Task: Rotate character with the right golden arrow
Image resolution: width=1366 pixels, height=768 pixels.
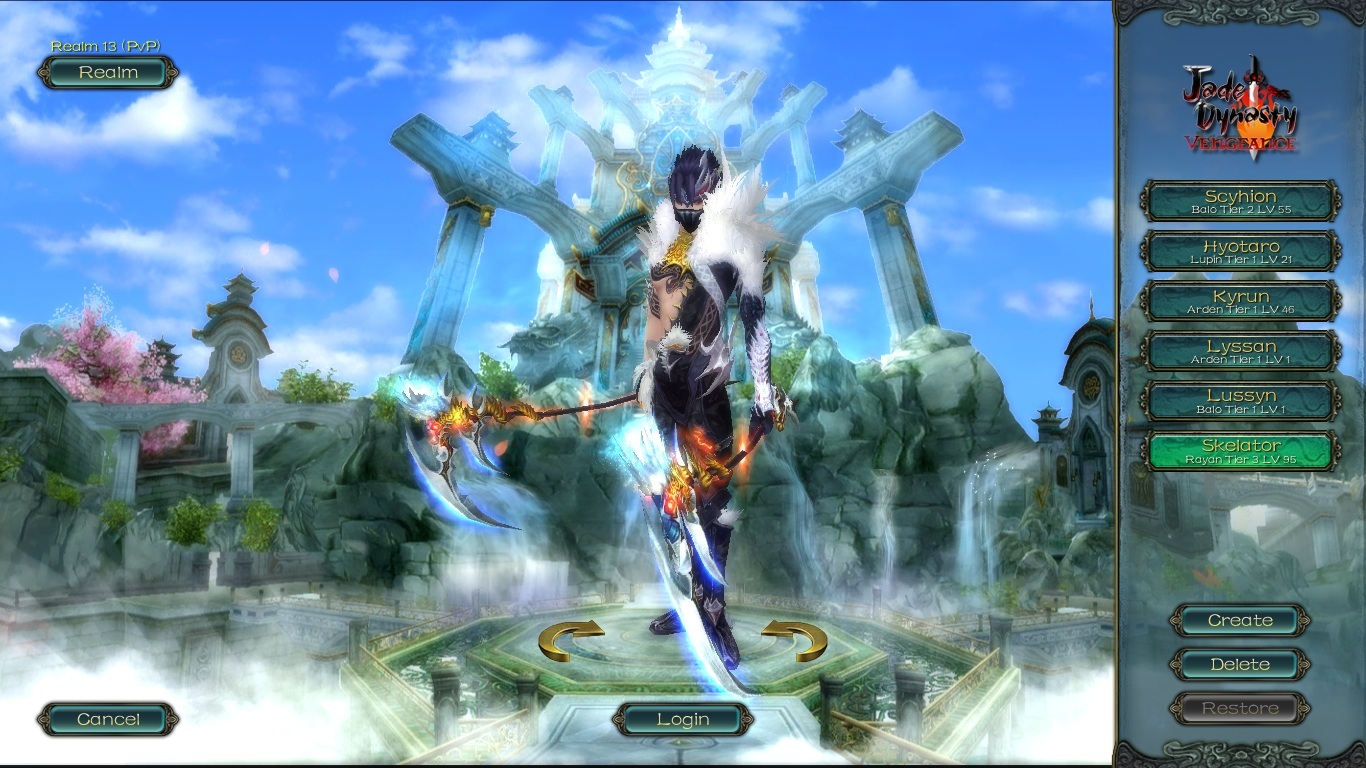Action: click(x=794, y=640)
